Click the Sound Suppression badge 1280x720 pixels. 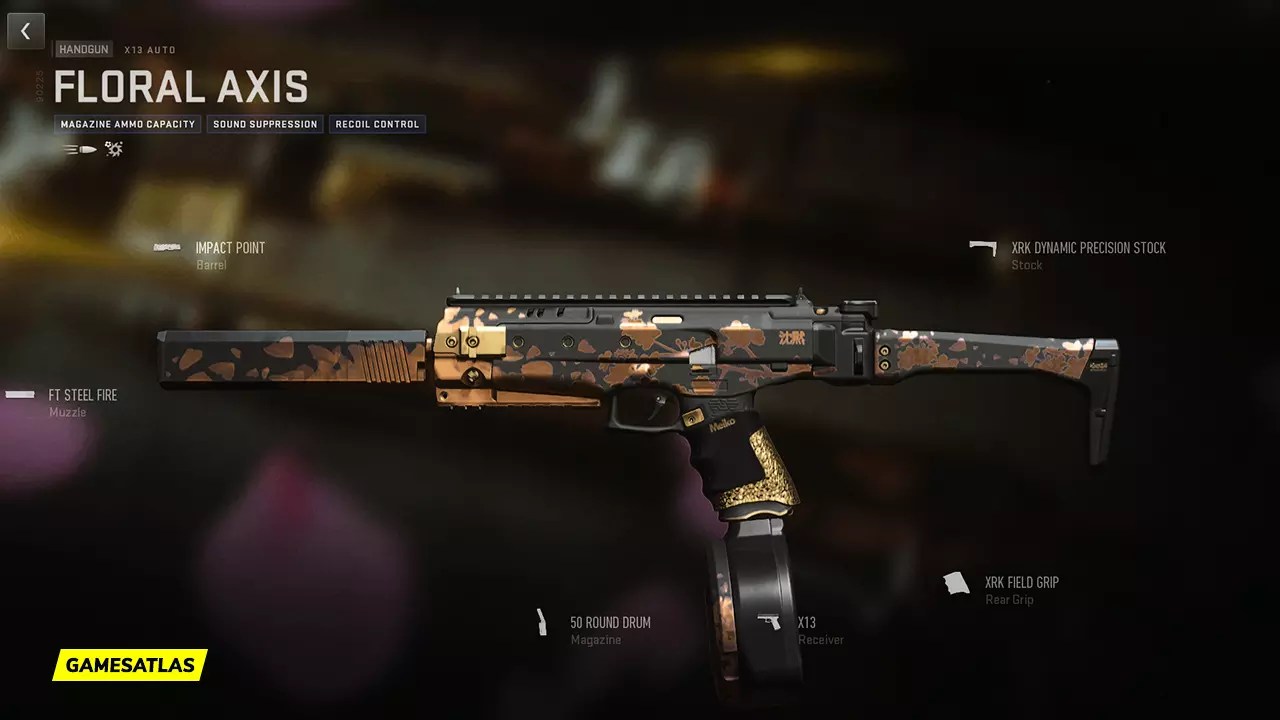[264, 124]
